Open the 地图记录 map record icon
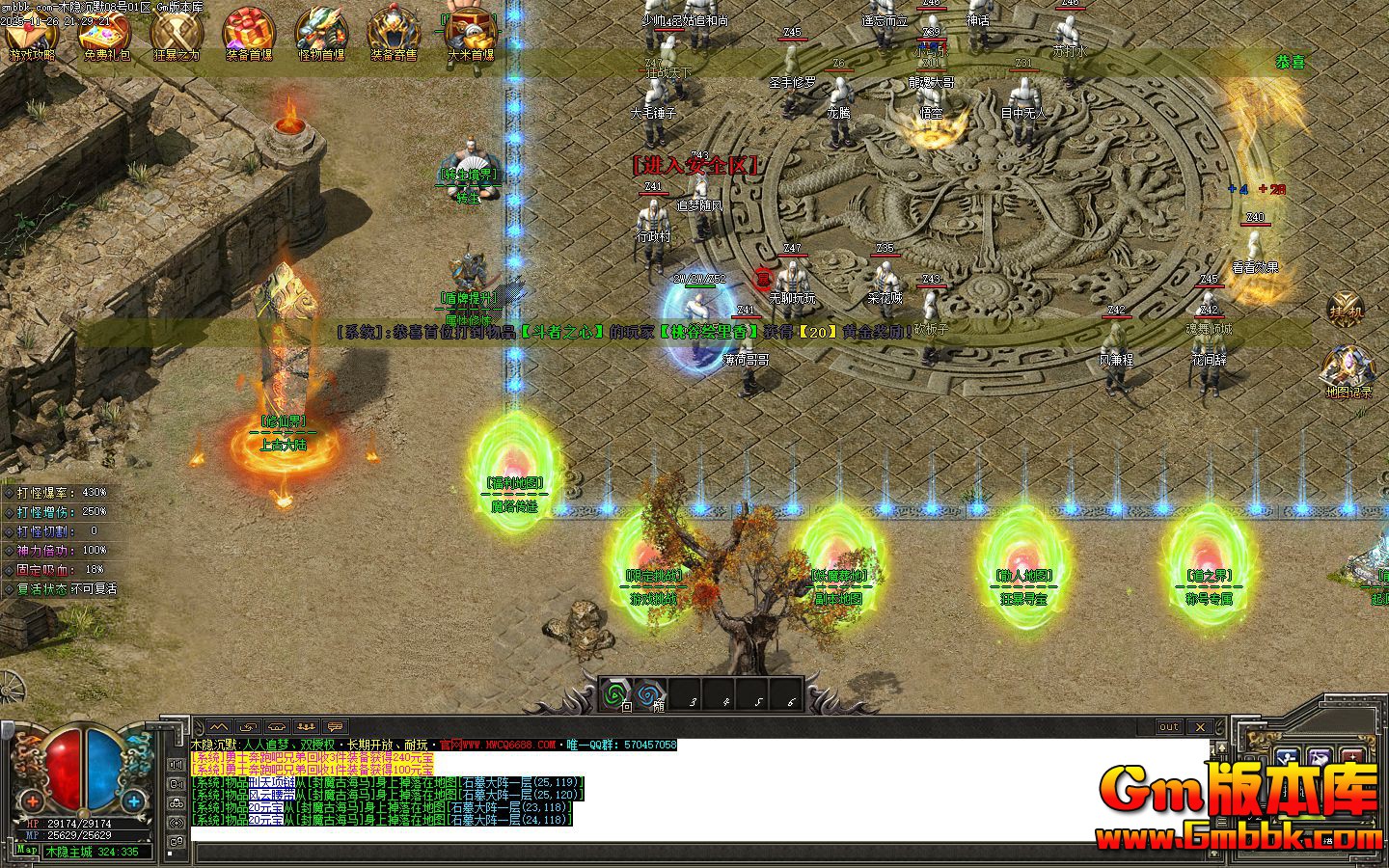Screen dimensions: 1389x868 pyautogui.click(x=1348, y=366)
